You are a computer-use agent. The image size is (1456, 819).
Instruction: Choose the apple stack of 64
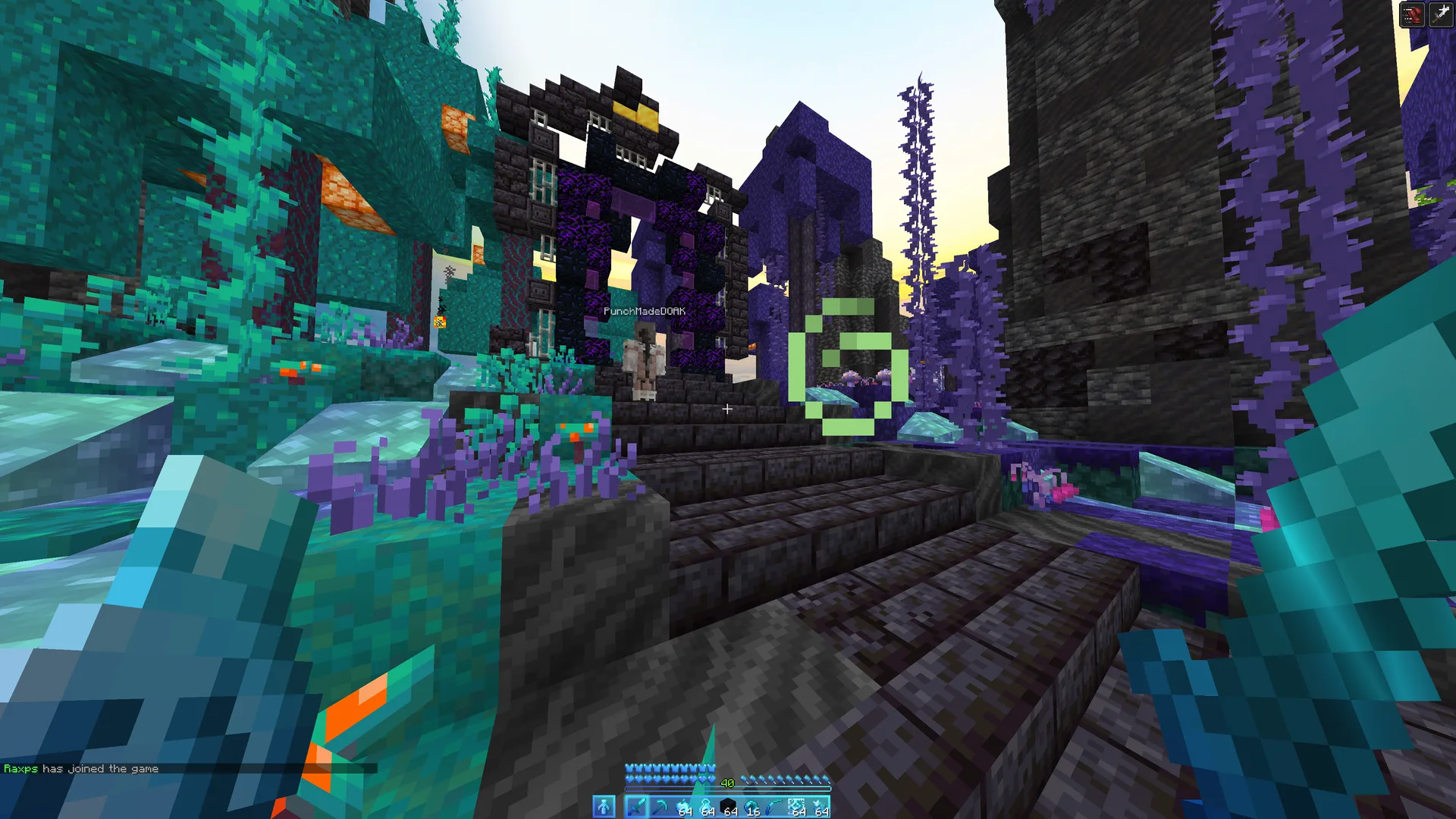682,807
